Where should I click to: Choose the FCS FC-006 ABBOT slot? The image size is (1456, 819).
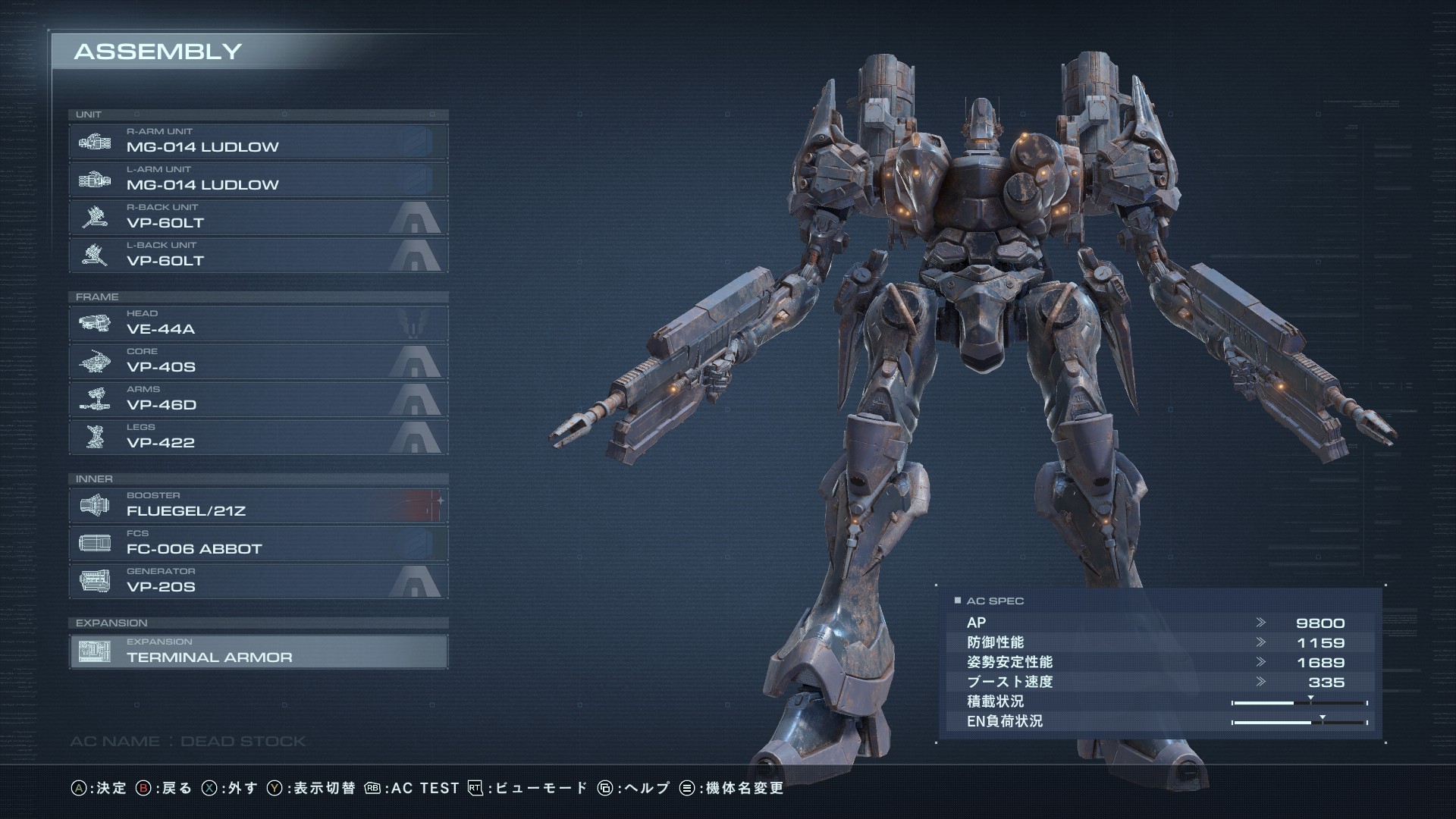click(x=258, y=544)
